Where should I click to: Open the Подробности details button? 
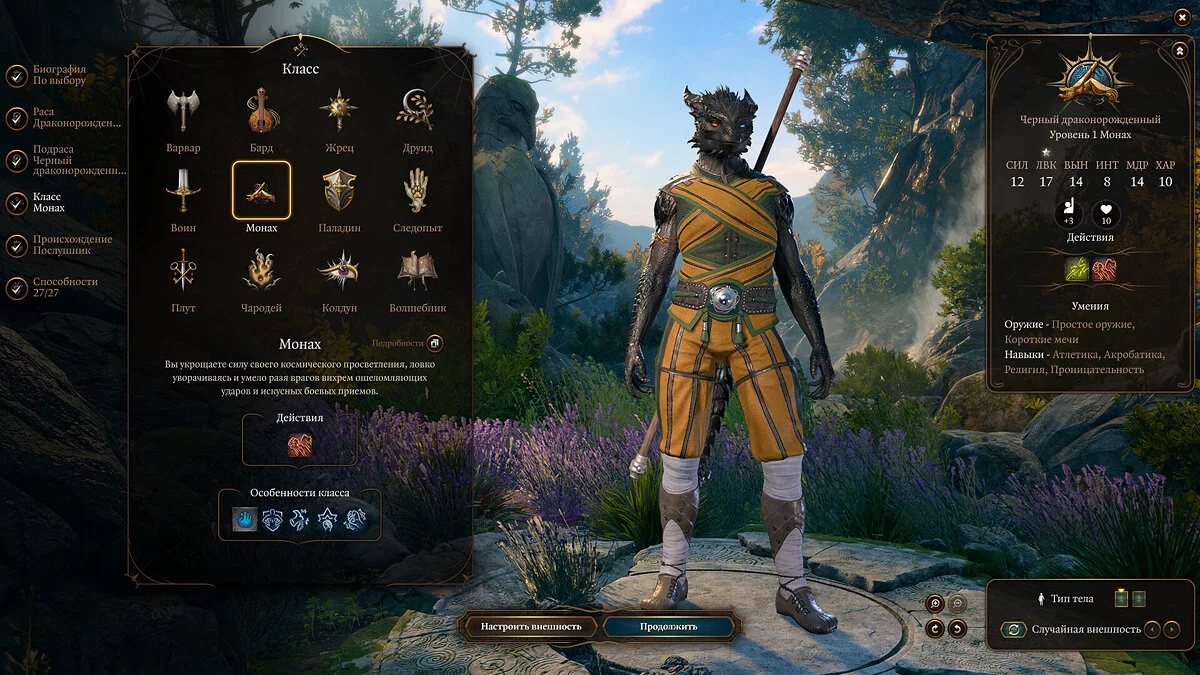tap(434, 343)
